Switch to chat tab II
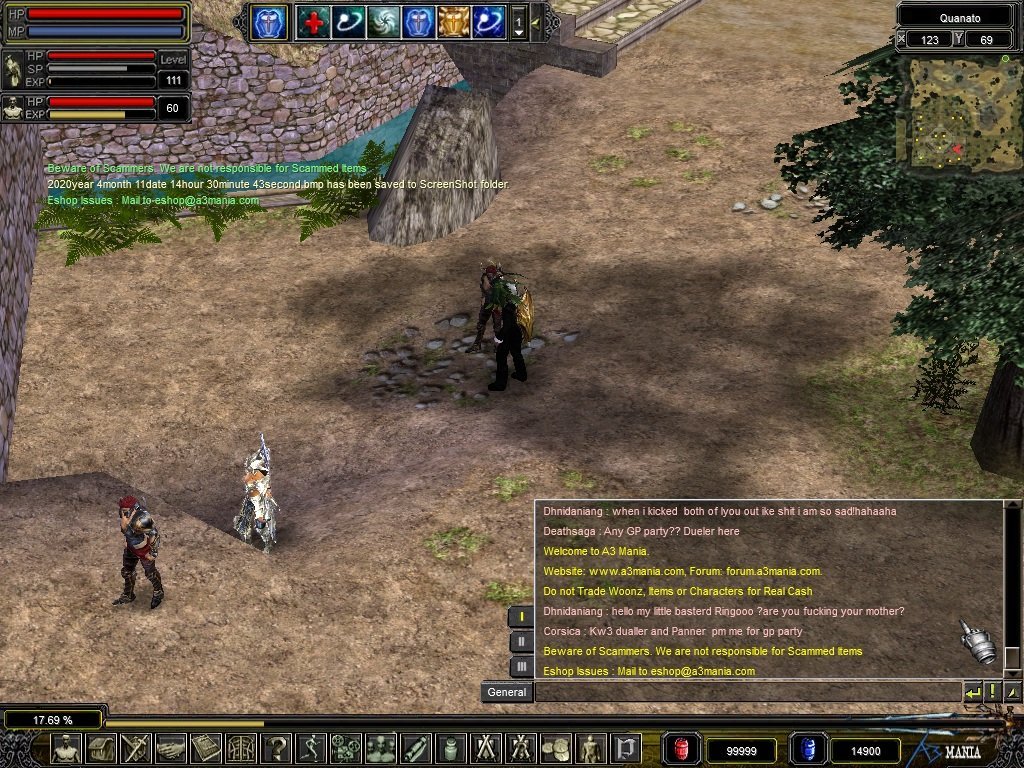 click(521, 641)
